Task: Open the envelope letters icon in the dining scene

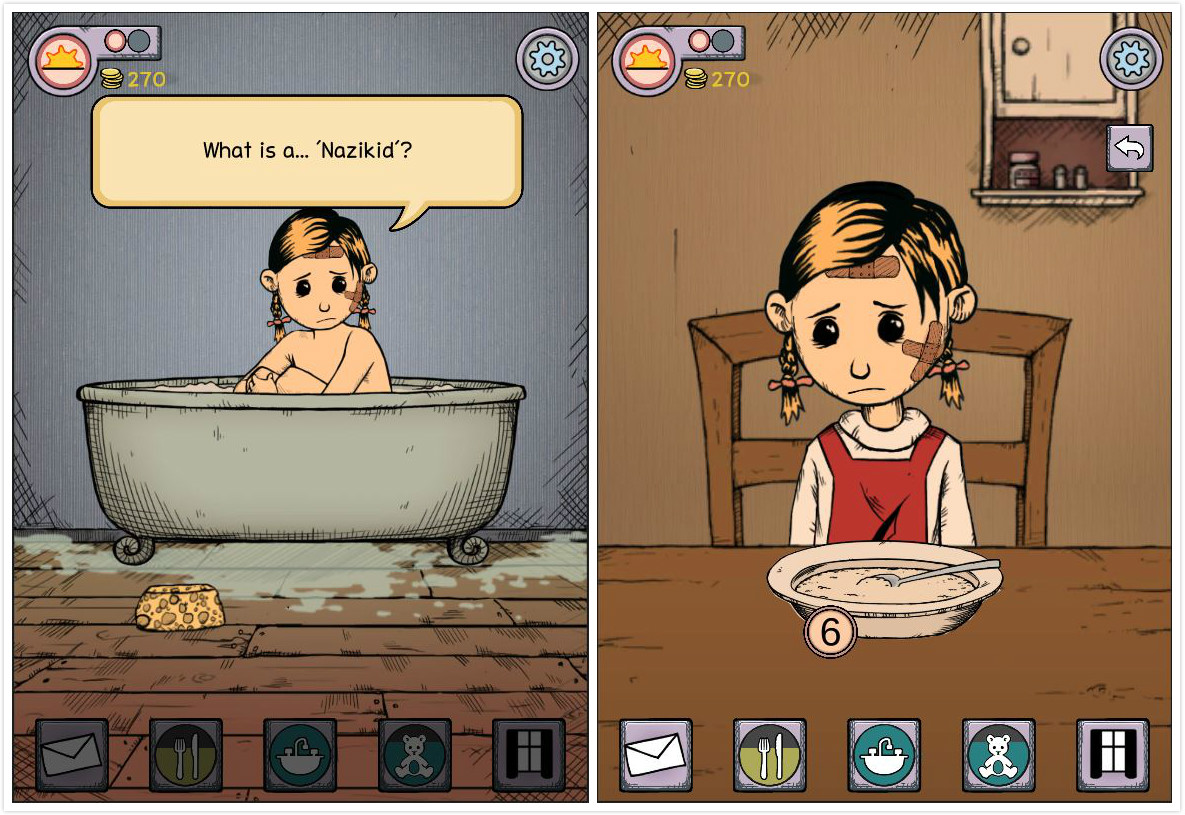Action: coord(656,755)
